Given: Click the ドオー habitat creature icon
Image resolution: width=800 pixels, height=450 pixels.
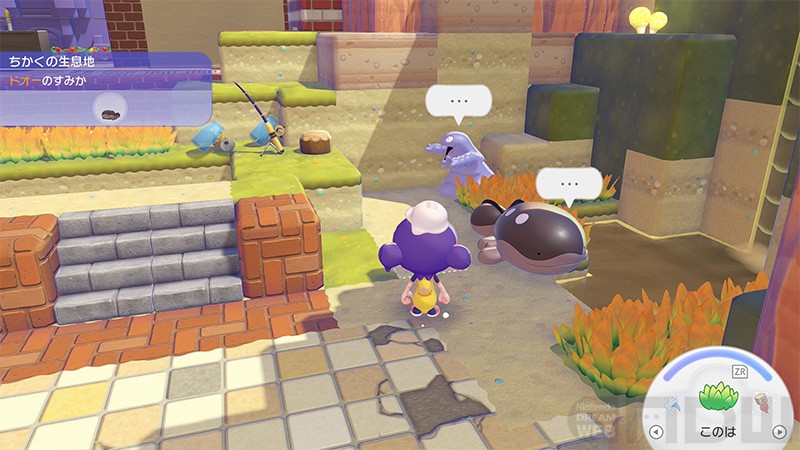Looking at the screenshot, I should click(105, 110).
